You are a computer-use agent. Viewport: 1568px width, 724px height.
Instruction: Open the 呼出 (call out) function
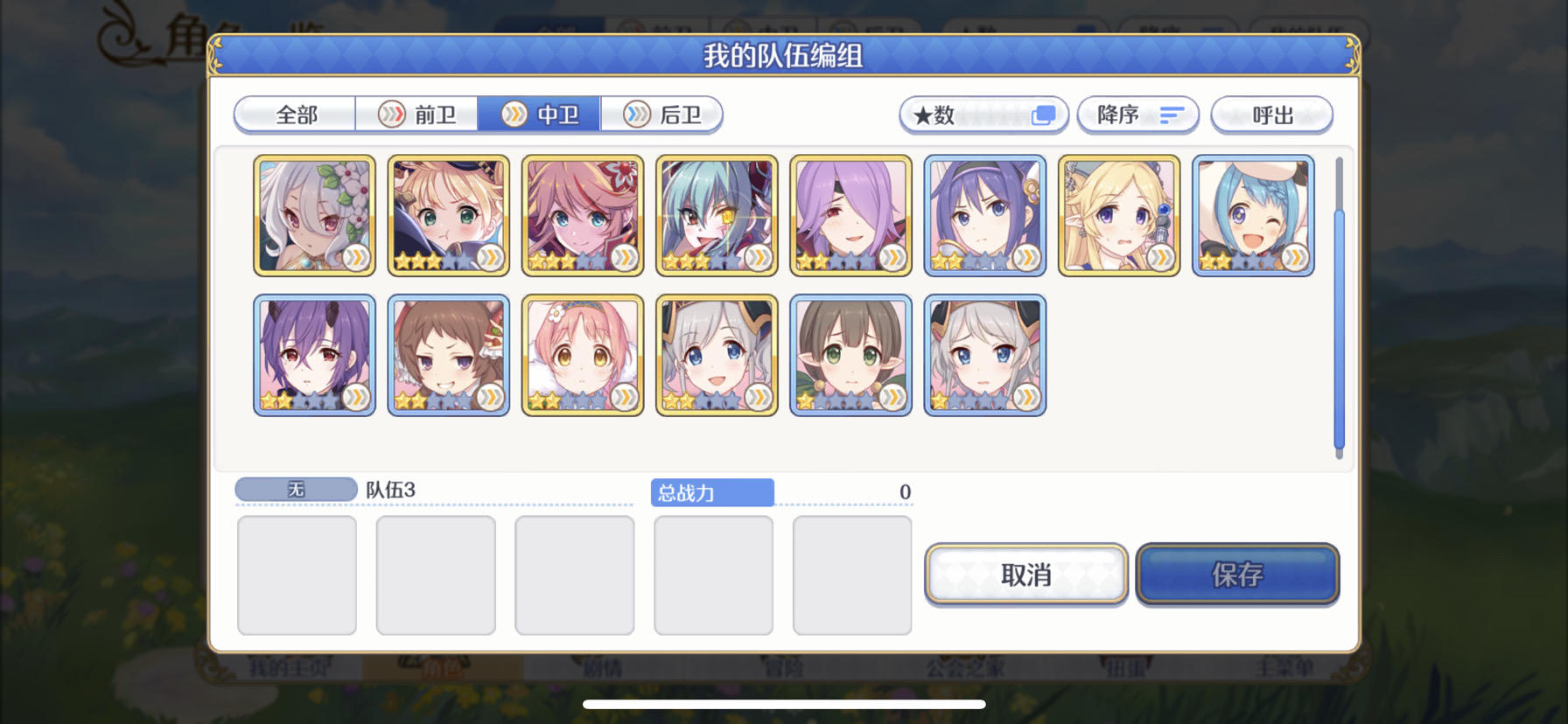[x=1270, y=115]
